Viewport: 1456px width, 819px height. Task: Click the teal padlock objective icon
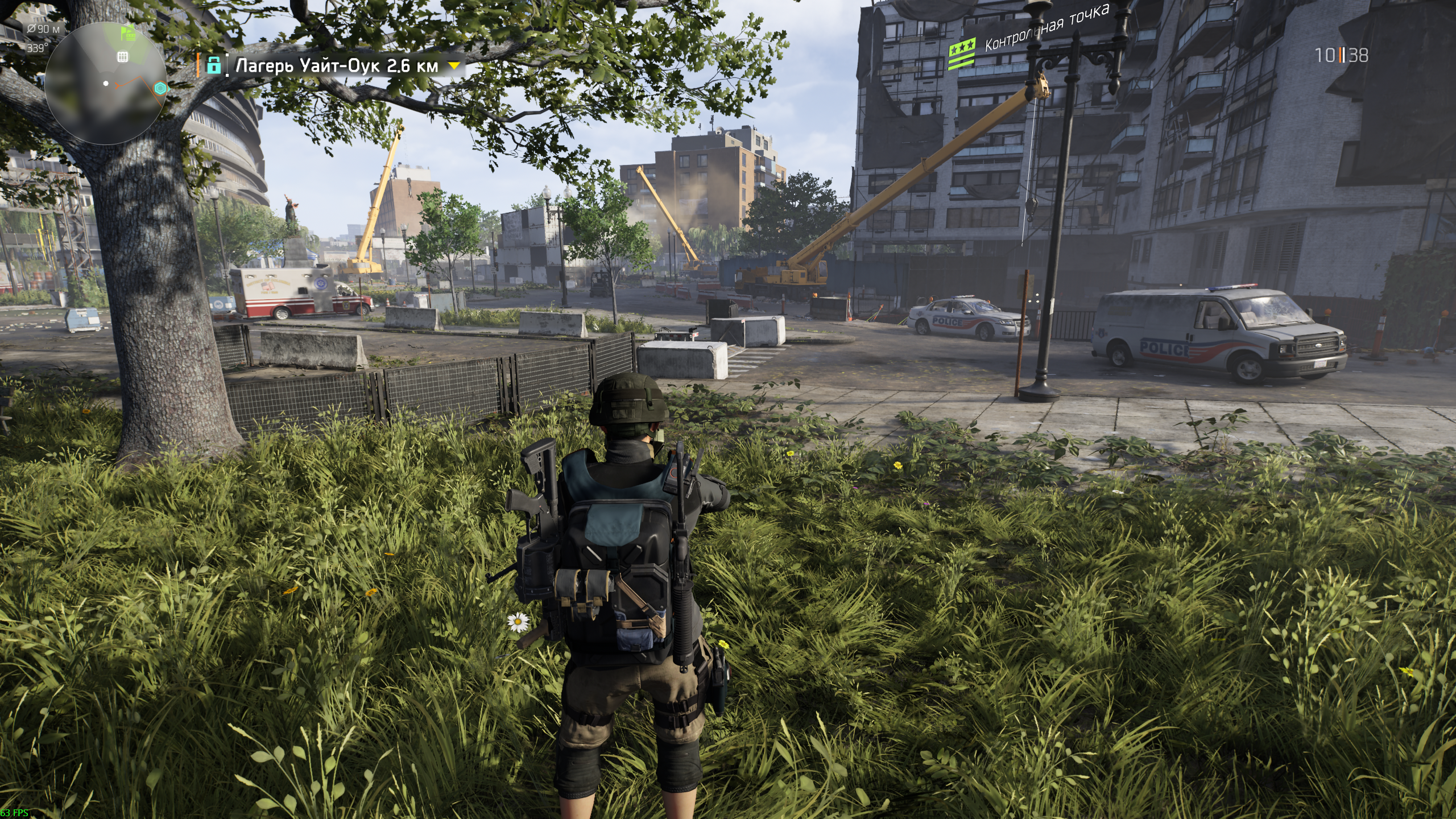214,65
